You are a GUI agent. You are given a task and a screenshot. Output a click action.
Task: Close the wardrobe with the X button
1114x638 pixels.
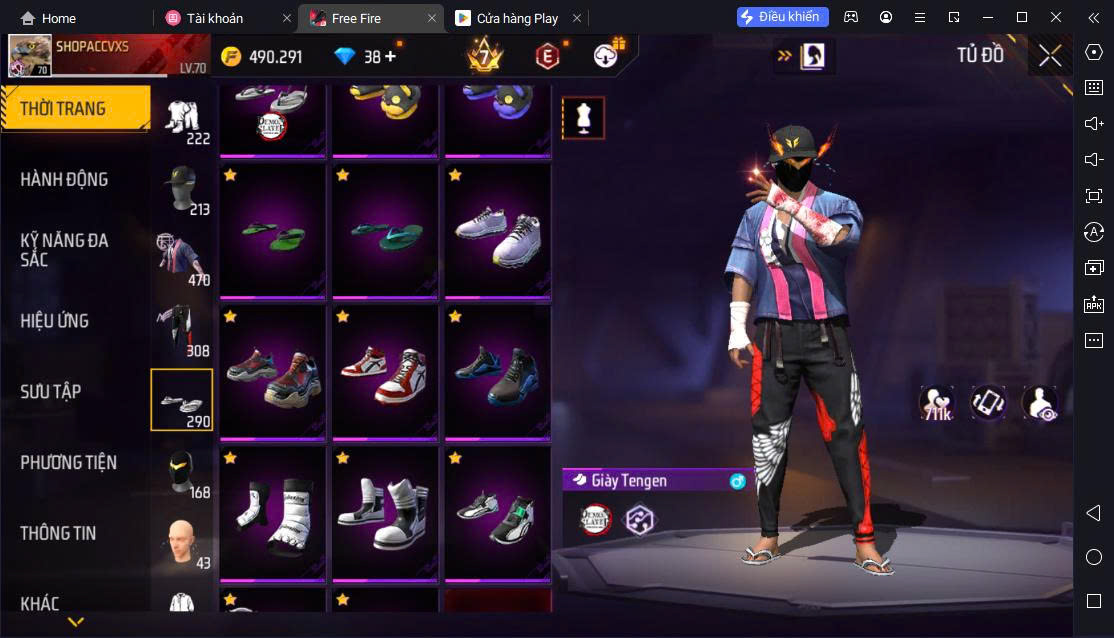(1050, 56)
